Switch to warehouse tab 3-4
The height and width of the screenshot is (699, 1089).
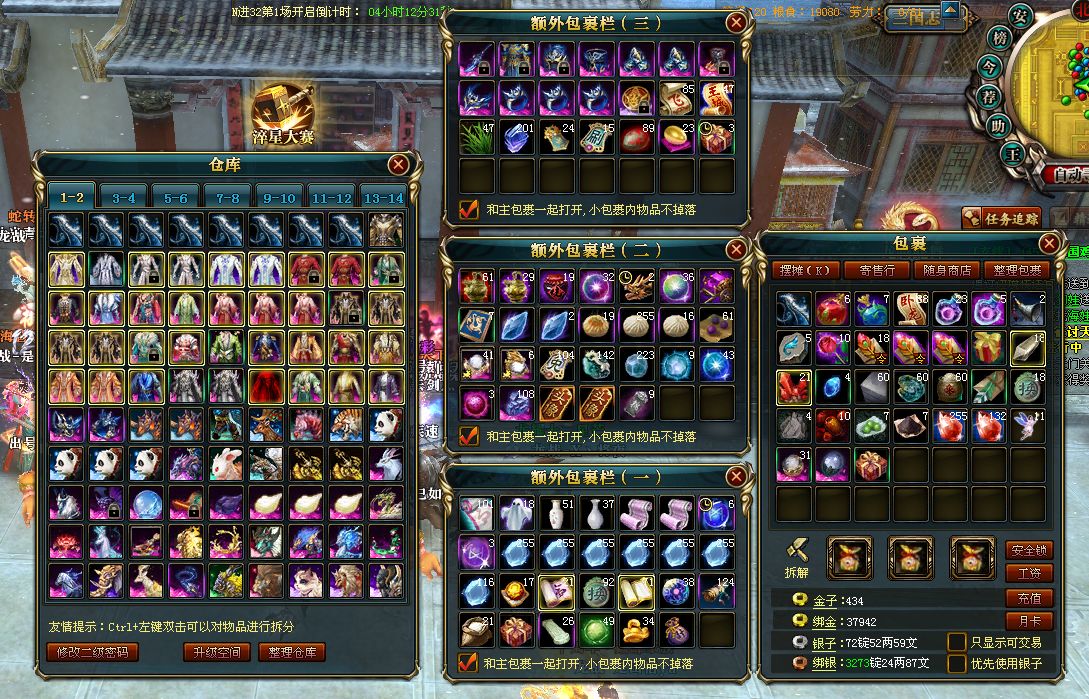pyautogui.click(x=124, y=197)
